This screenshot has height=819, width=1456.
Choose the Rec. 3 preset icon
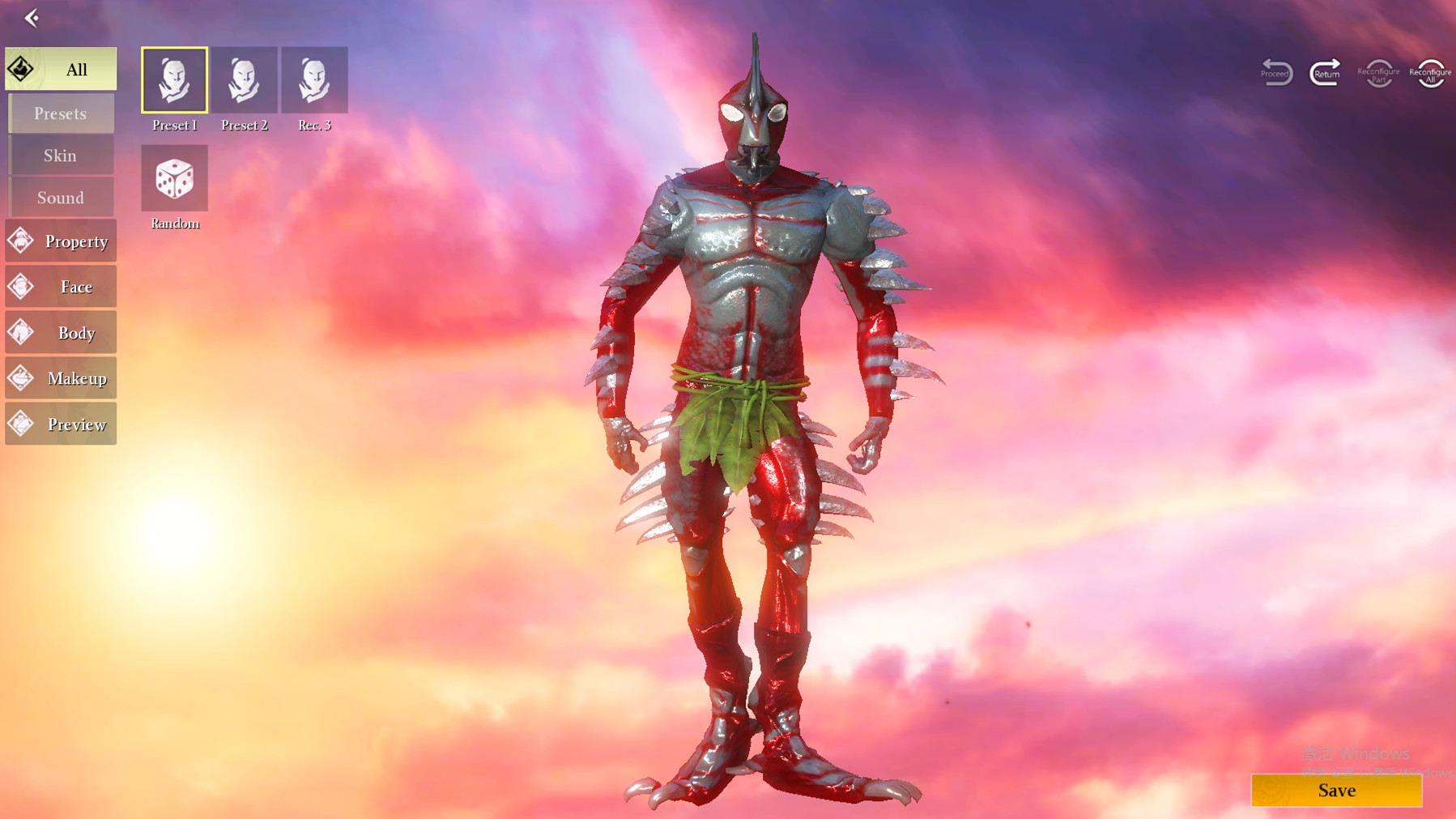coord(315,79)
